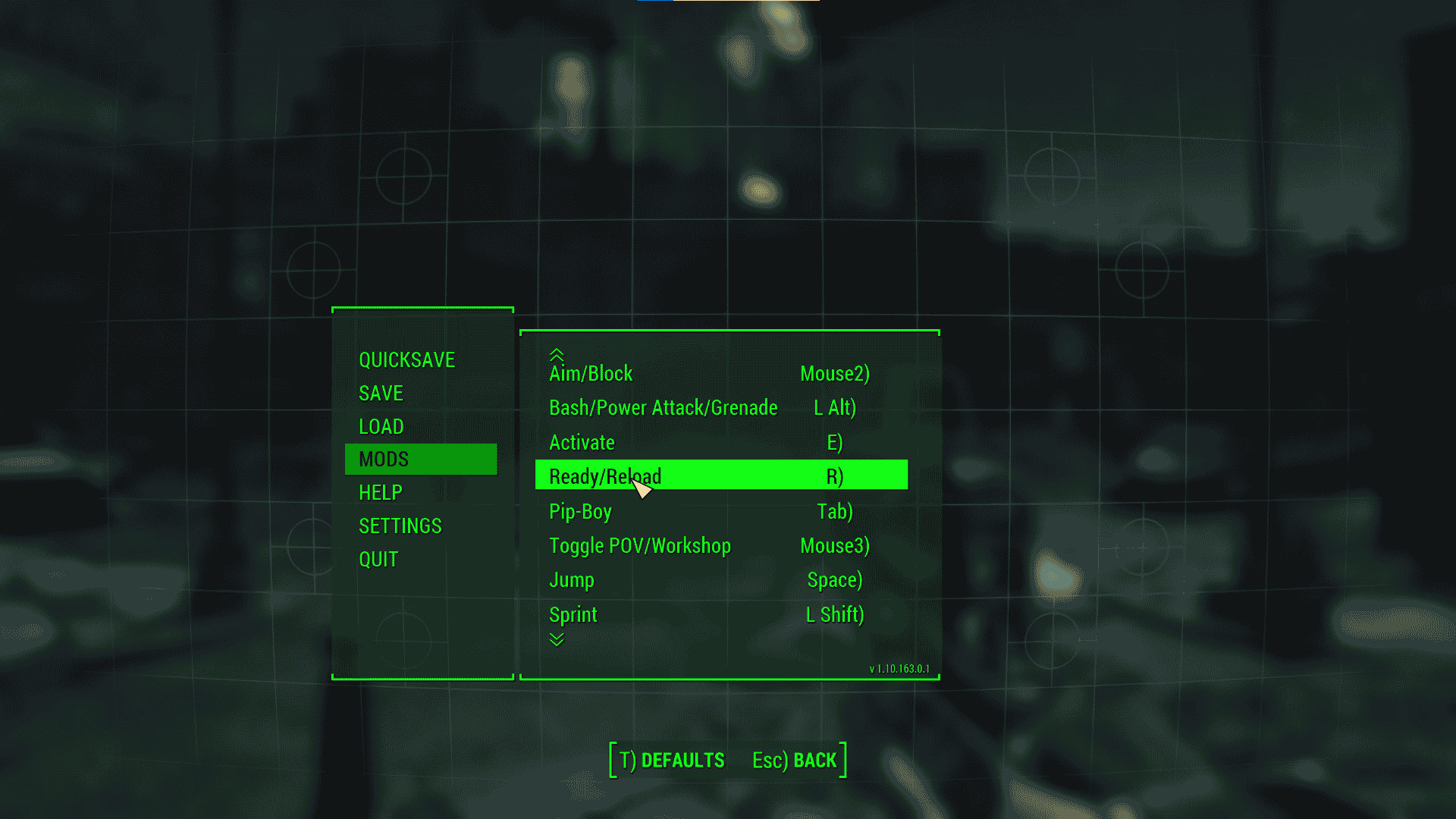1456x819 pixels.
Task: Click the scroll-up chevron above Aim/Block
Action: click(x=557, y=353)
